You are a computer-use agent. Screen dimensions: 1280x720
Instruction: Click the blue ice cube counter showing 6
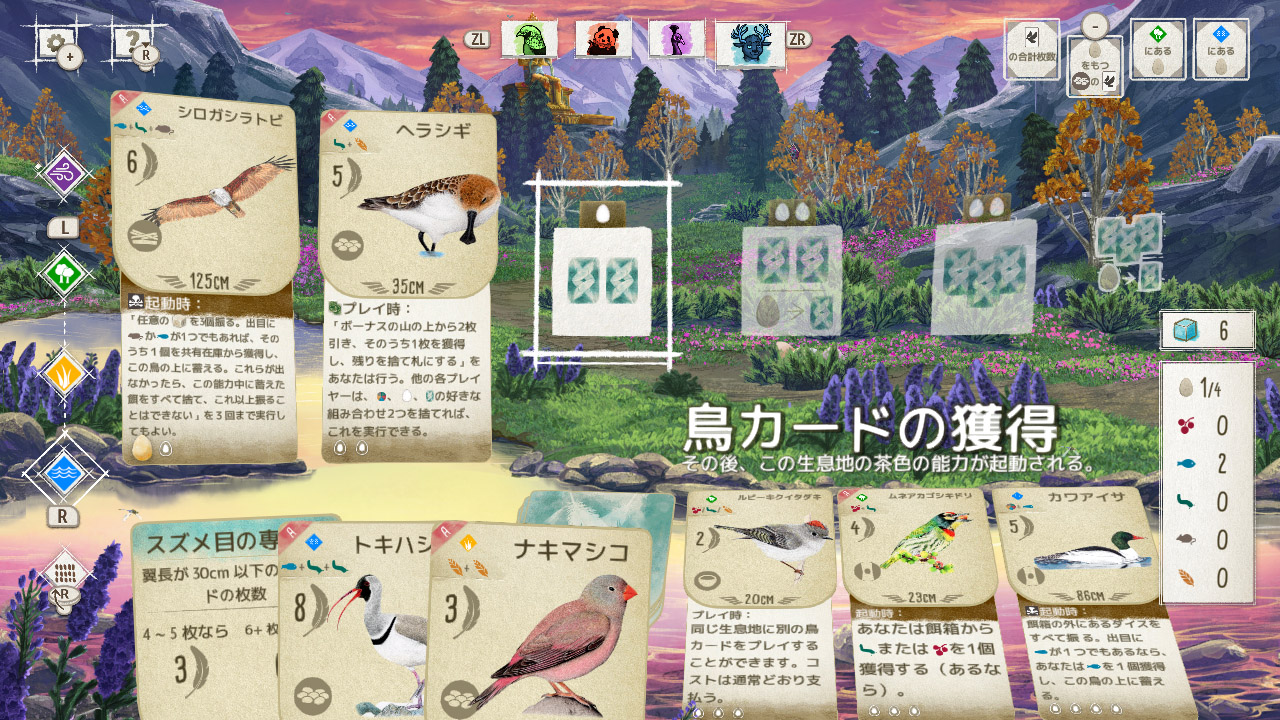point(1207,330)
